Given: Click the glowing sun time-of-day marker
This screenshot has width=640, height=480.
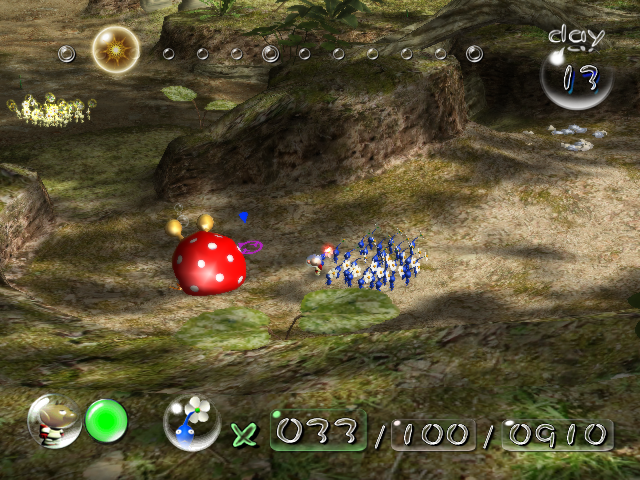Looking at the screenshot, I should tap(115, 48).
